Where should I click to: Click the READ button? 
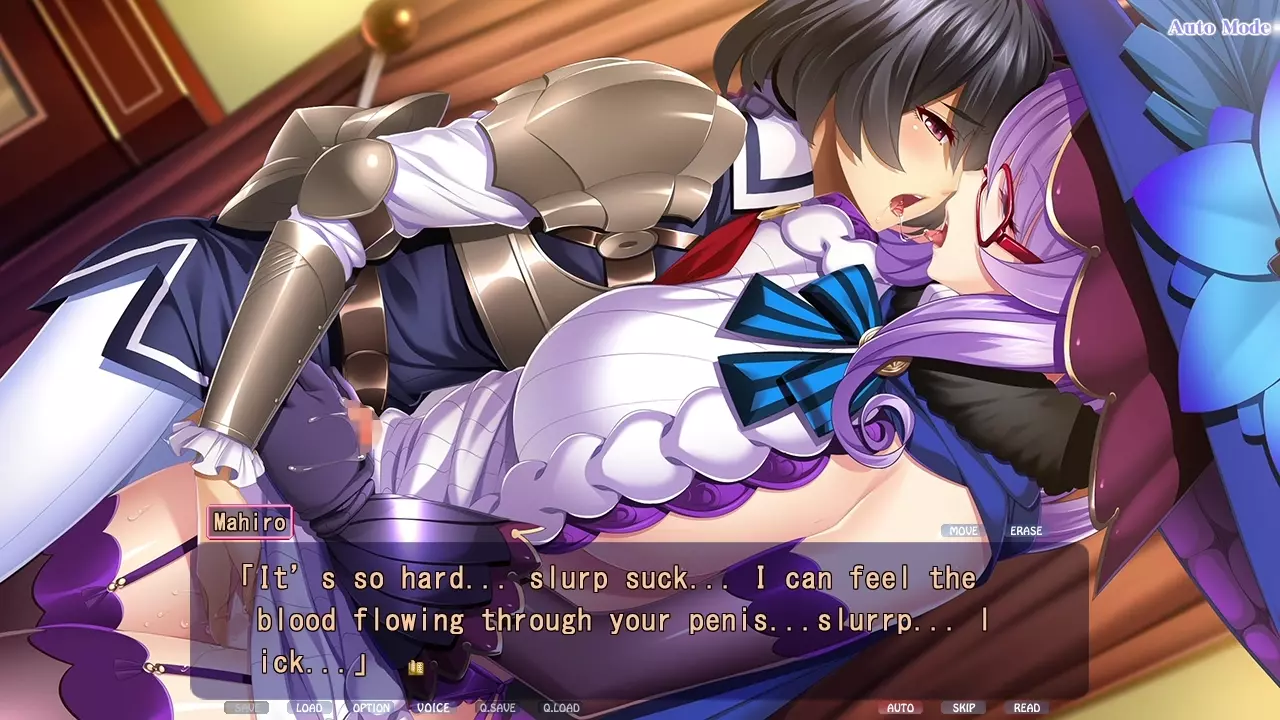(x=1027, y=708)
